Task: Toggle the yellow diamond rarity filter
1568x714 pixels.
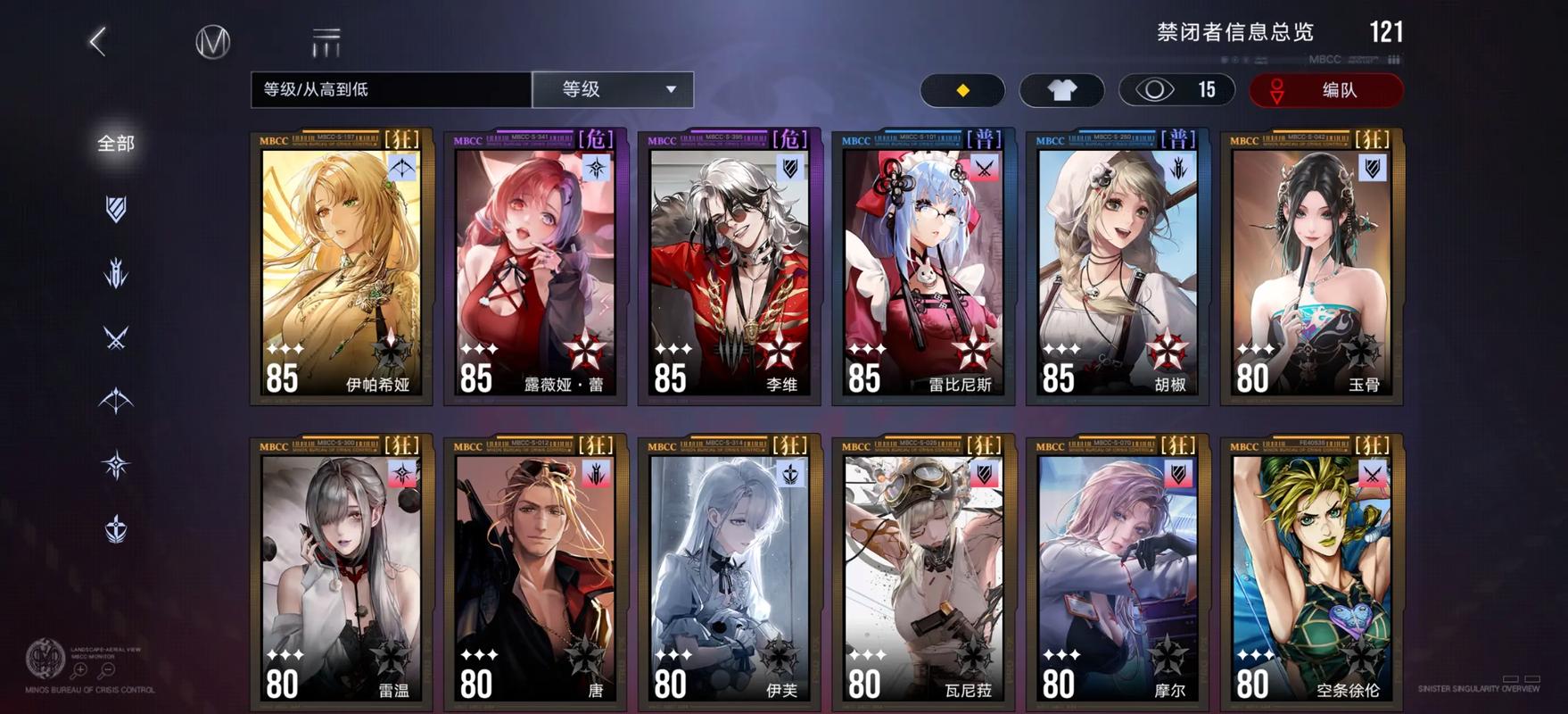Action: click(x=961, y=90)
